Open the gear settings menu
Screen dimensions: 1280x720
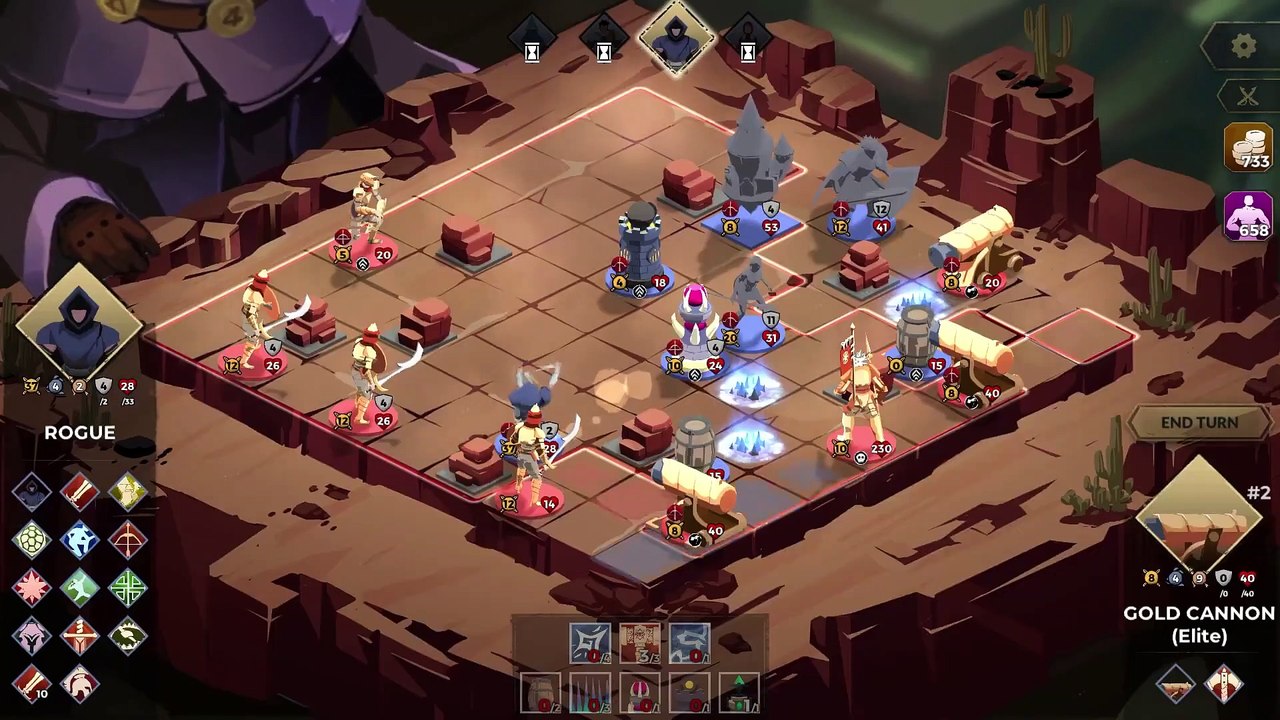tap(1243, 46)
